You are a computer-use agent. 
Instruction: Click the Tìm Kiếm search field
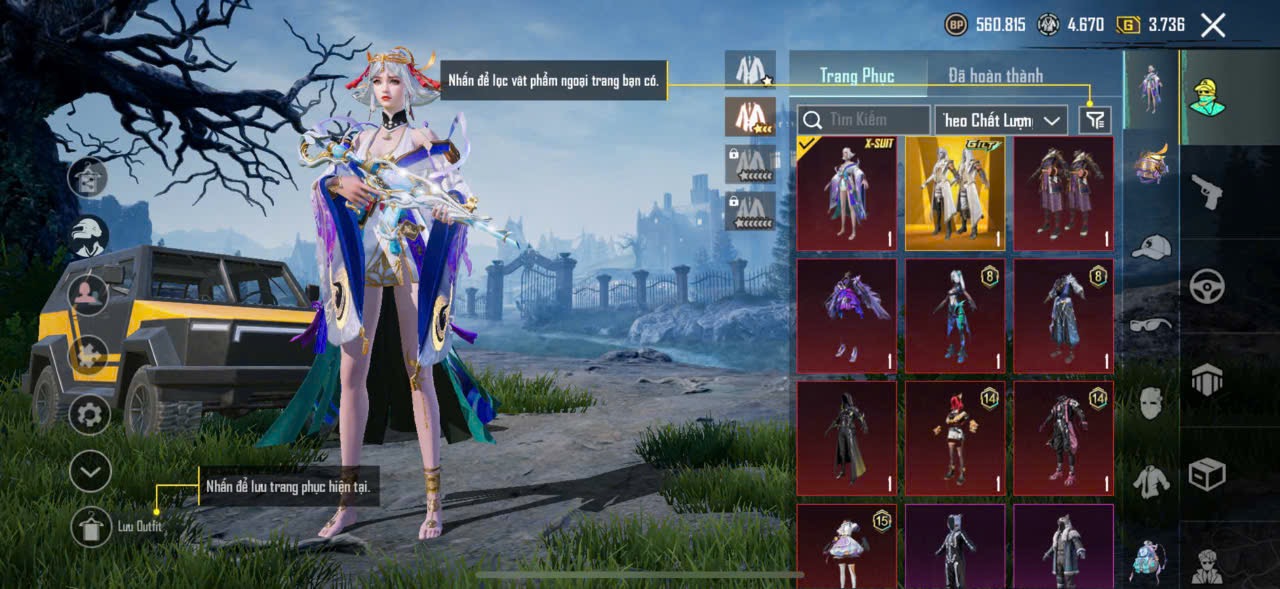click(864, 120)
